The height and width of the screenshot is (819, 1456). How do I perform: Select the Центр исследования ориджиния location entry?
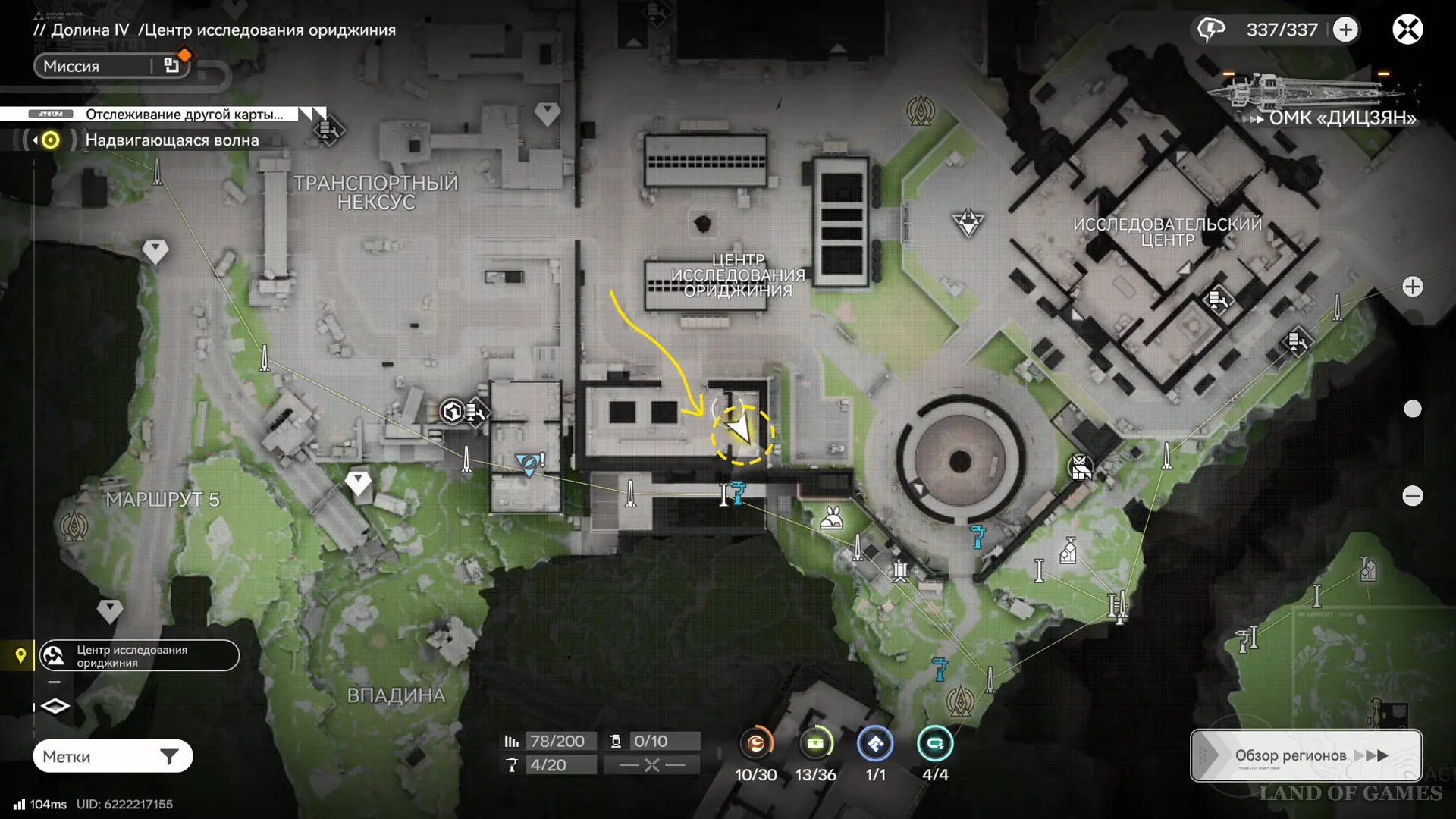140,656
